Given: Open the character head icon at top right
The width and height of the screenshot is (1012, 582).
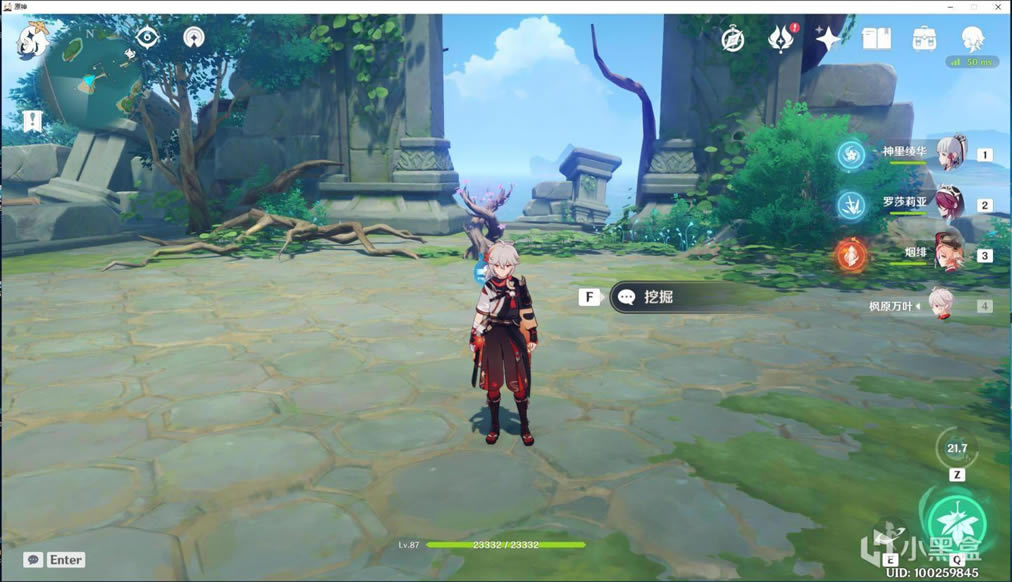Looking at the screenshot, I should (971, 39).
